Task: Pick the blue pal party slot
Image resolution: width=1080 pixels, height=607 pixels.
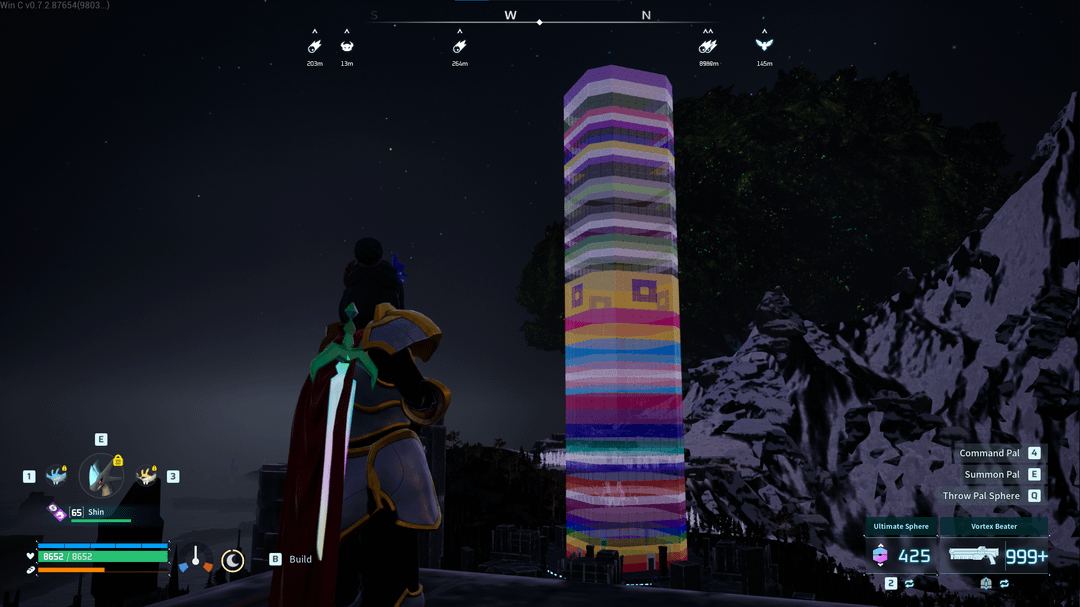Action: click(x=54, y=476)
